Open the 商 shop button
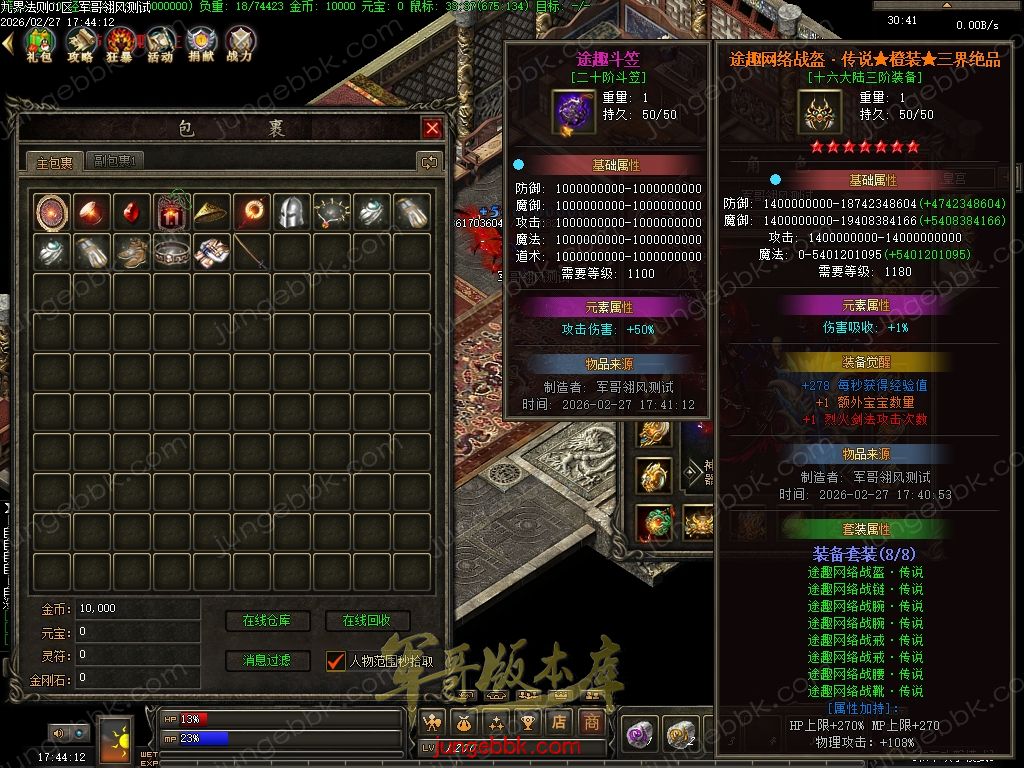 coord(592,722)
